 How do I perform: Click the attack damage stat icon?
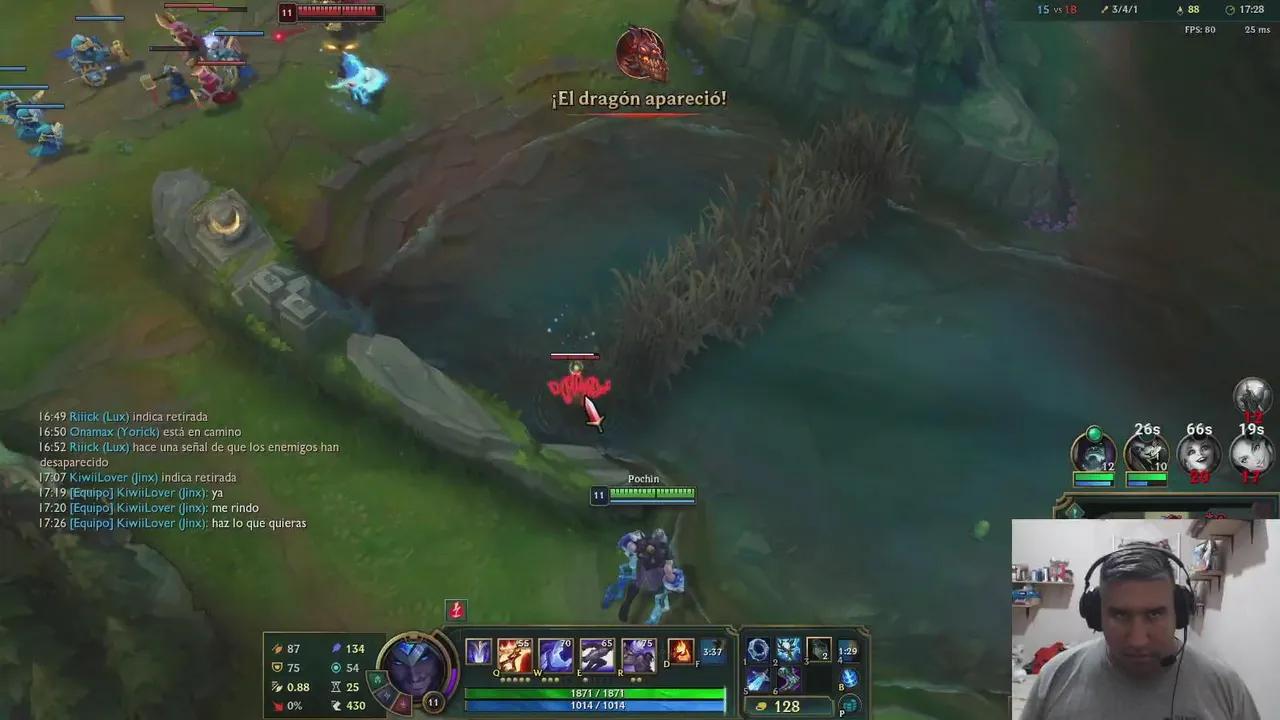point(277,649)
